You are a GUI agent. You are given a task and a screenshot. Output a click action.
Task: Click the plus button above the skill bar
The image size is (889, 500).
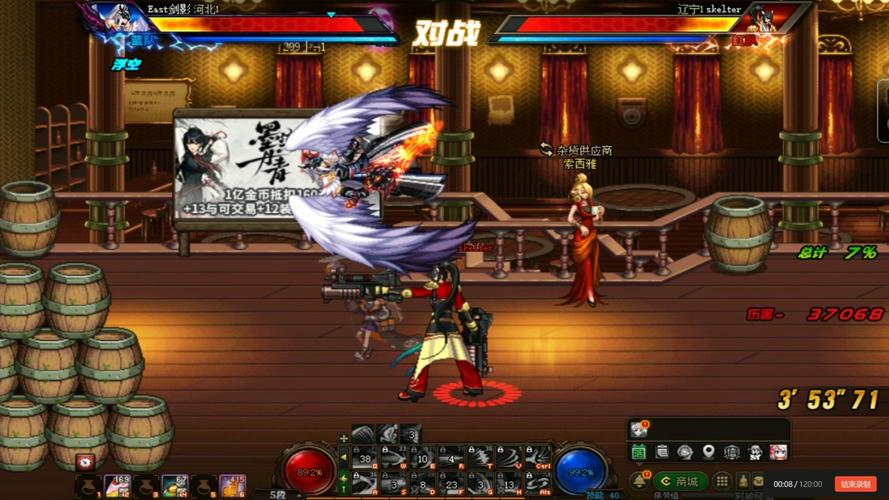344,437
